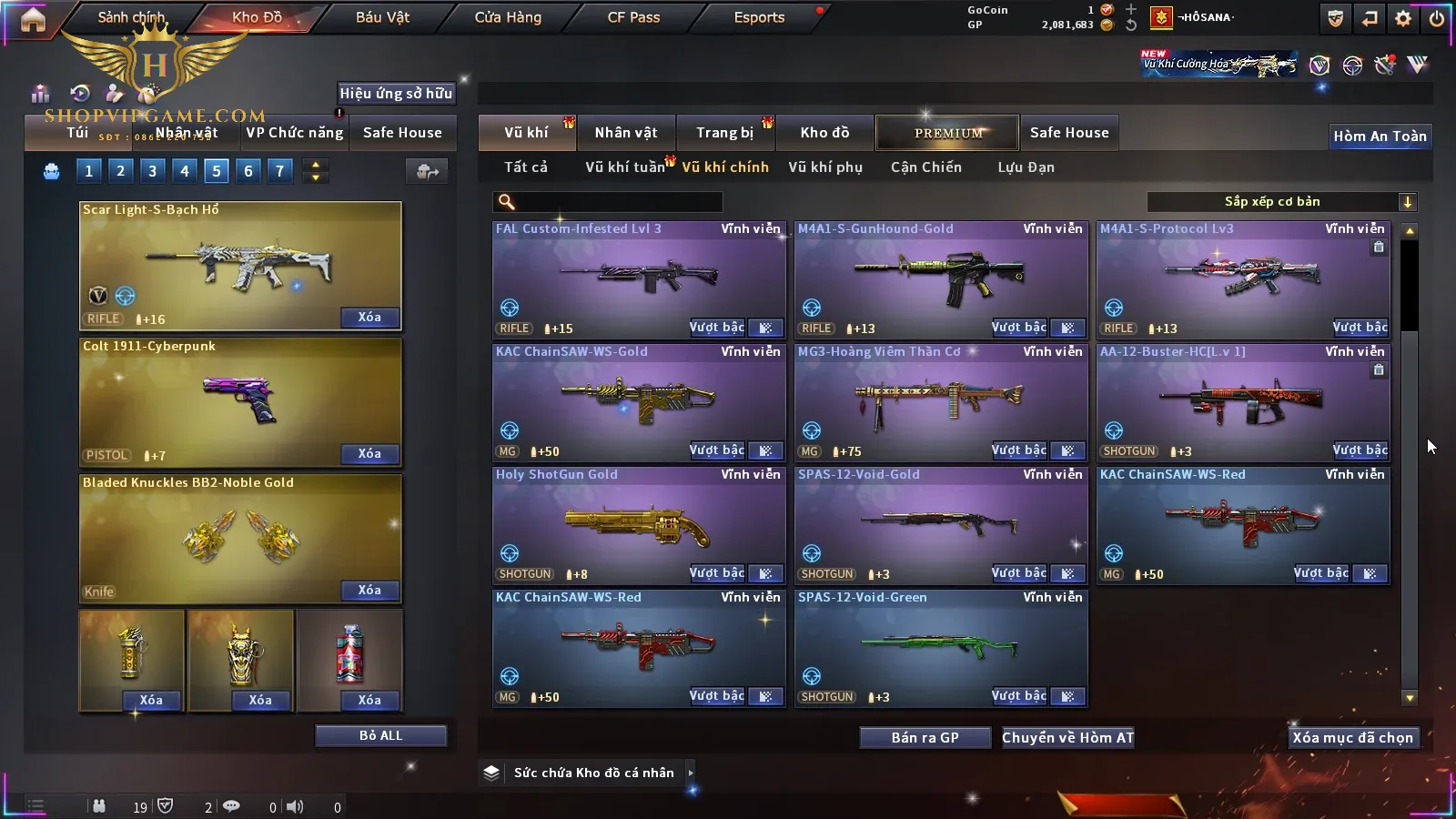
Task: Click the Bỏ ALL button
Action: coord(380,735)
